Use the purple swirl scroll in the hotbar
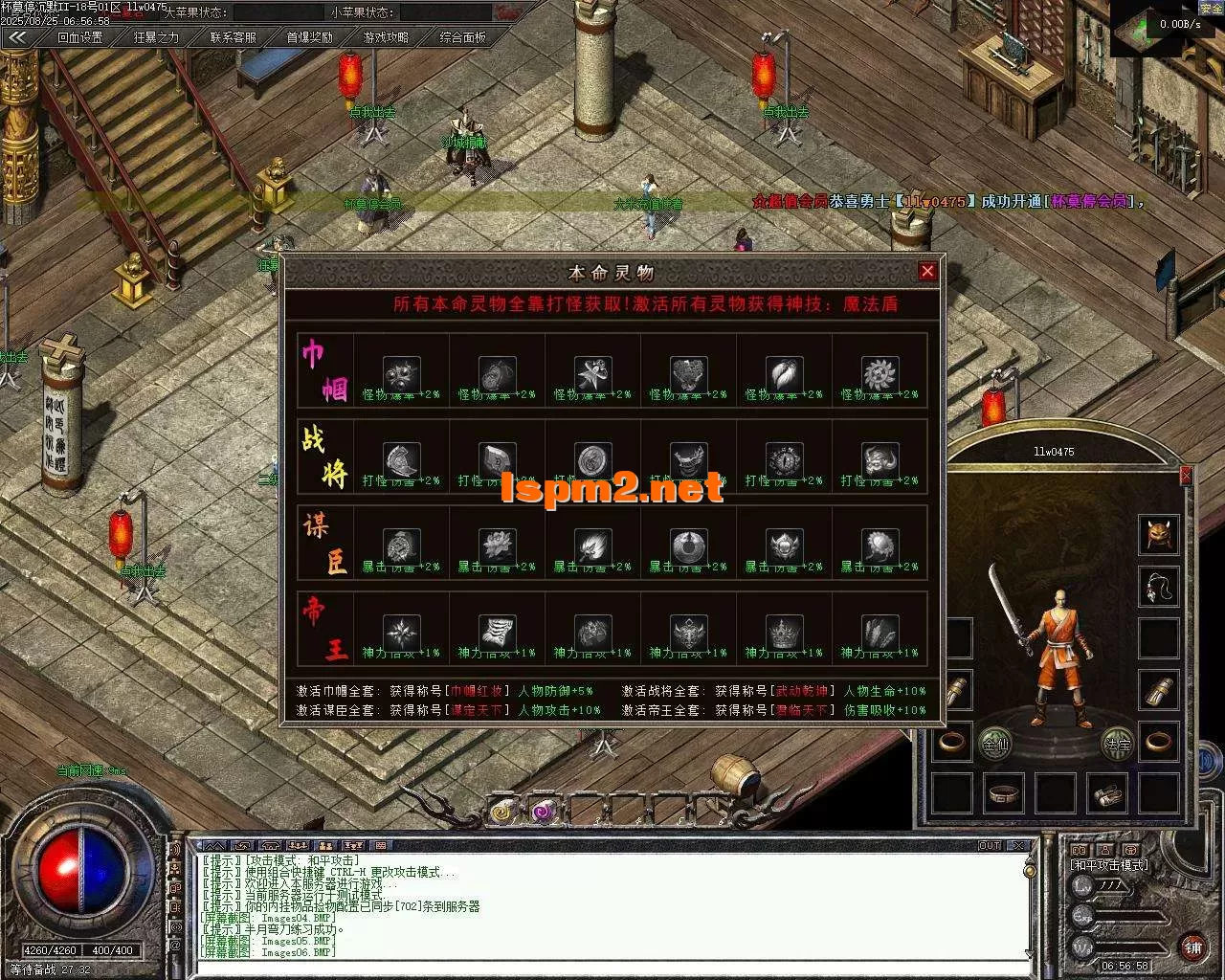Screen dimensions: 1225x980 (543, 812)
